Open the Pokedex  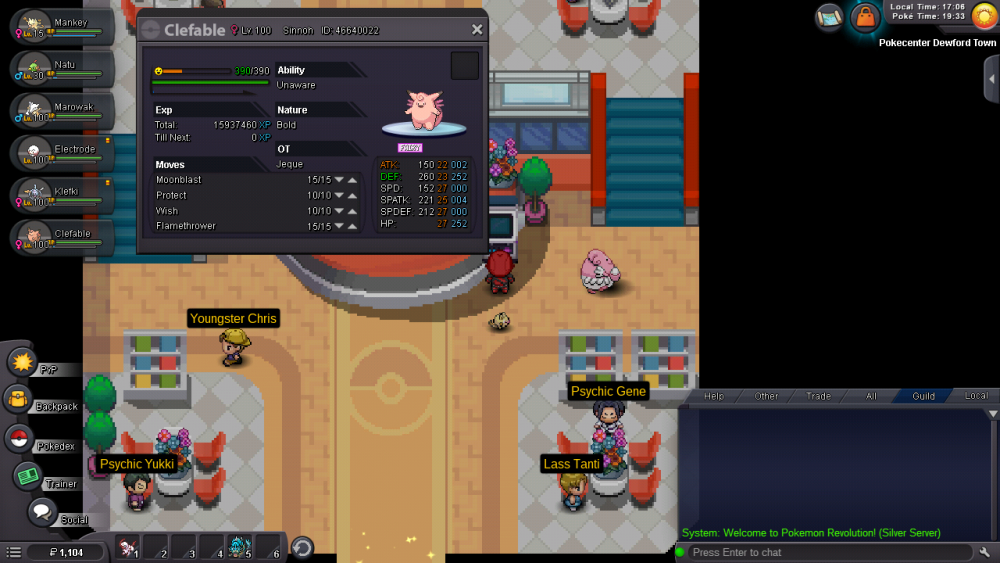(x=19, y=438)
